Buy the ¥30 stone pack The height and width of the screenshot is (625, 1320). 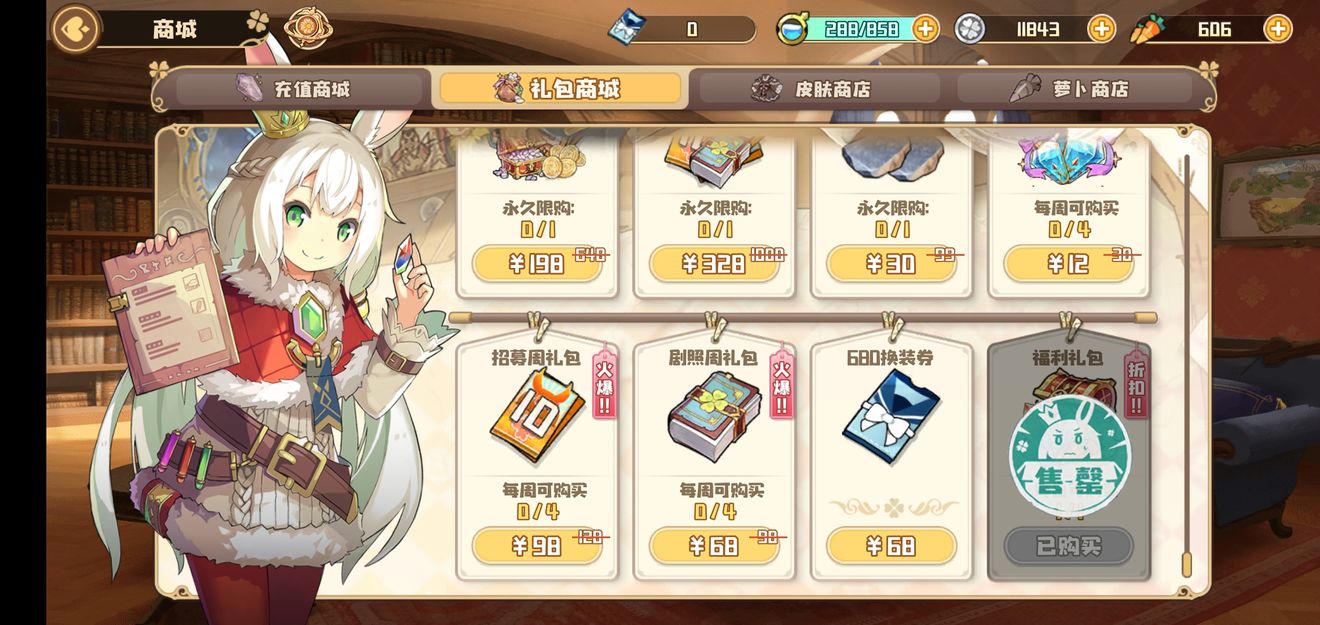click(x=891, y=264)
